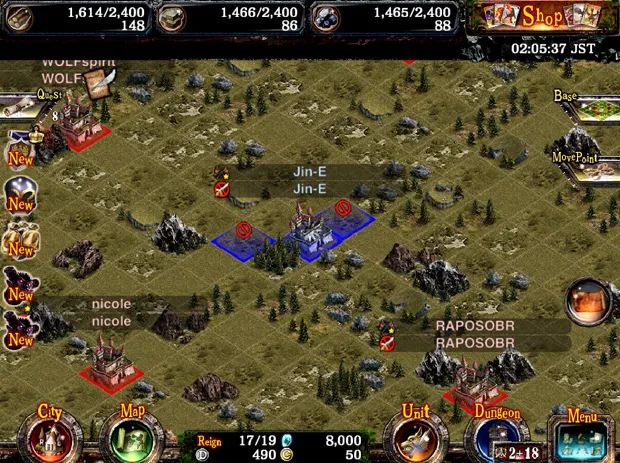Open the Unit menu
The height and width of the screenshot is (463, 620).
(415, 434)
